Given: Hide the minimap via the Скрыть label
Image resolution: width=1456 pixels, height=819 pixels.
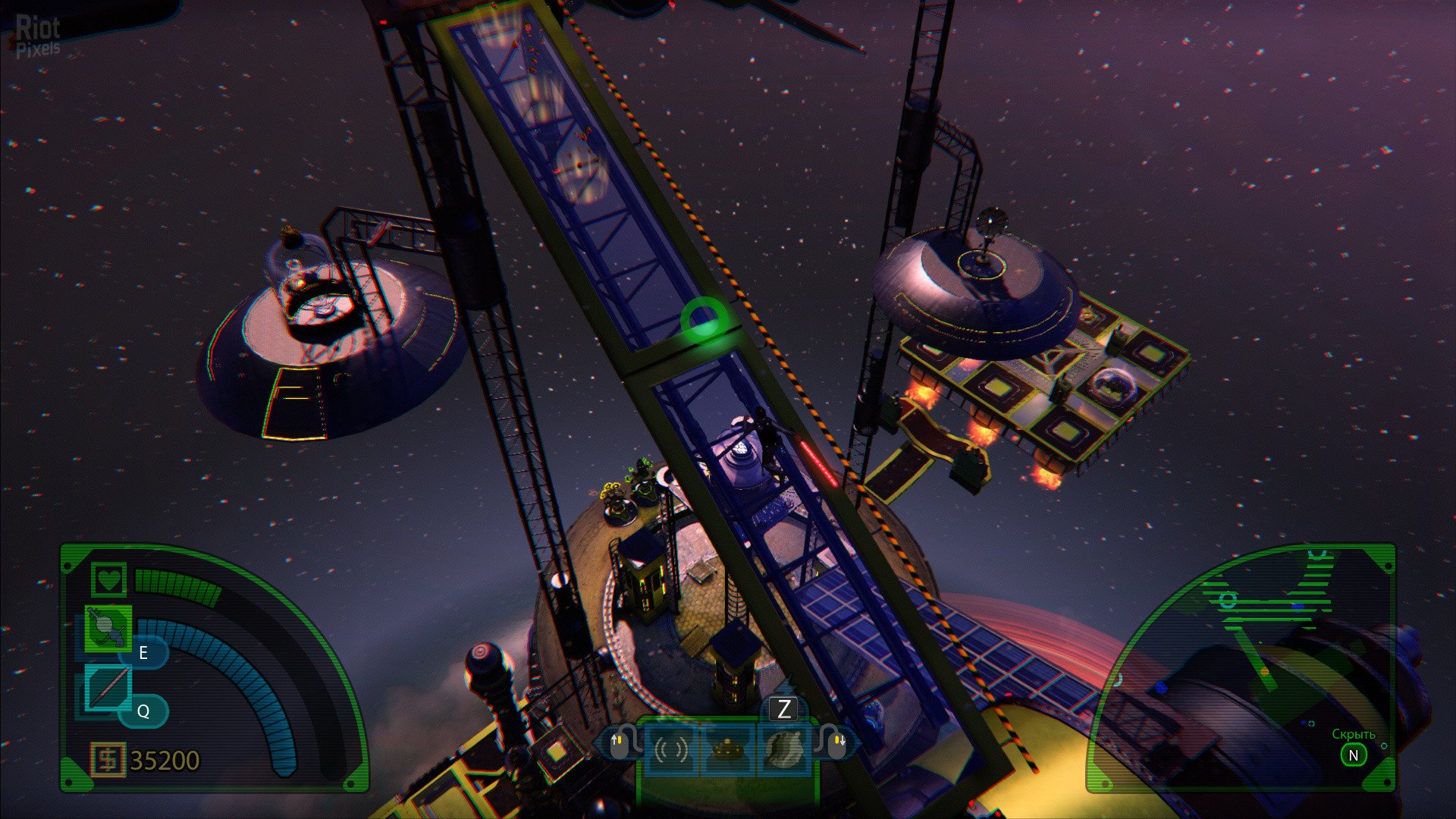Looking at the screenshot, I should point(1353,734).
